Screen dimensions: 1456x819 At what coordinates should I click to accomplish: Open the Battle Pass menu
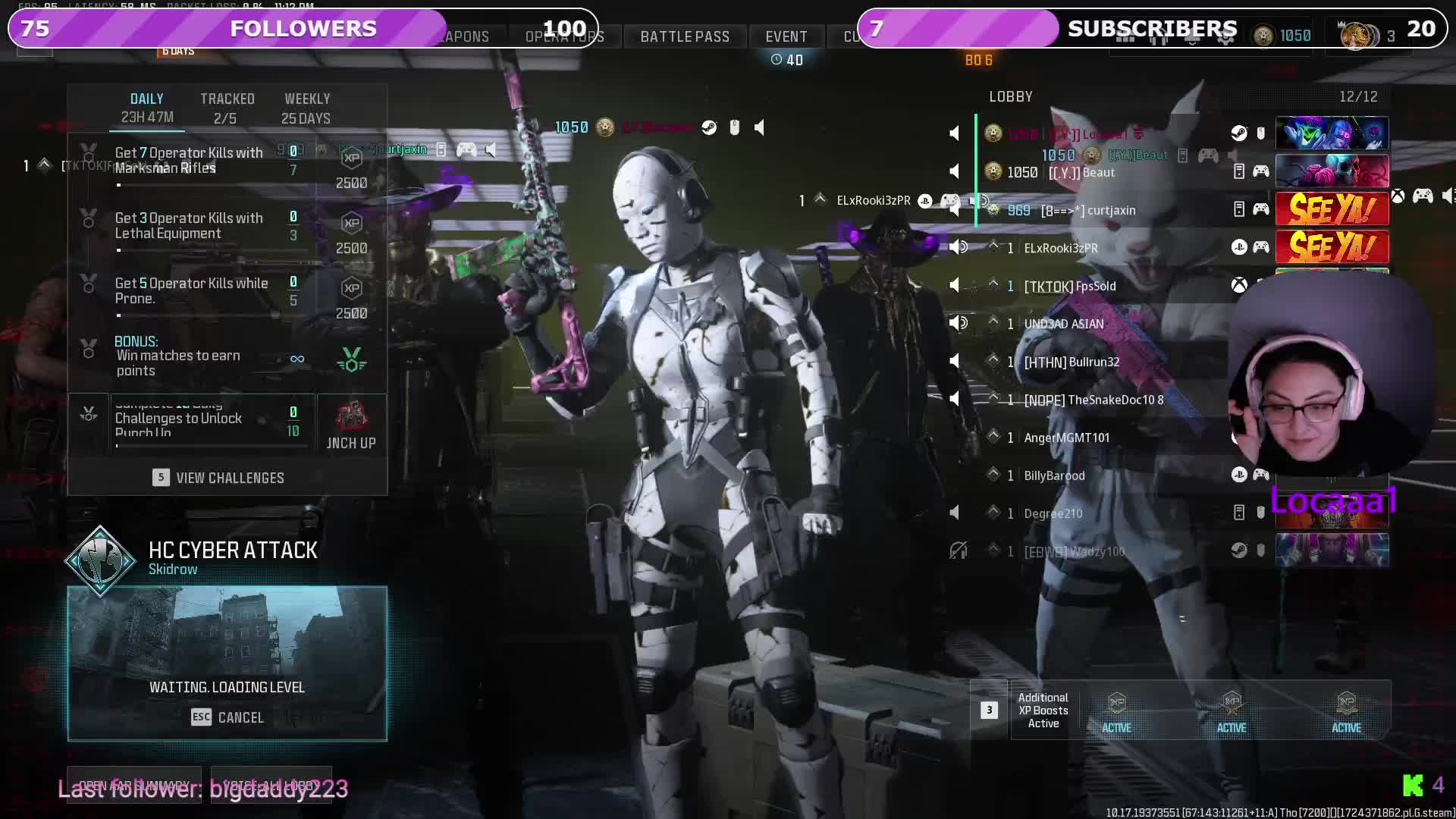tap(685, 36)
